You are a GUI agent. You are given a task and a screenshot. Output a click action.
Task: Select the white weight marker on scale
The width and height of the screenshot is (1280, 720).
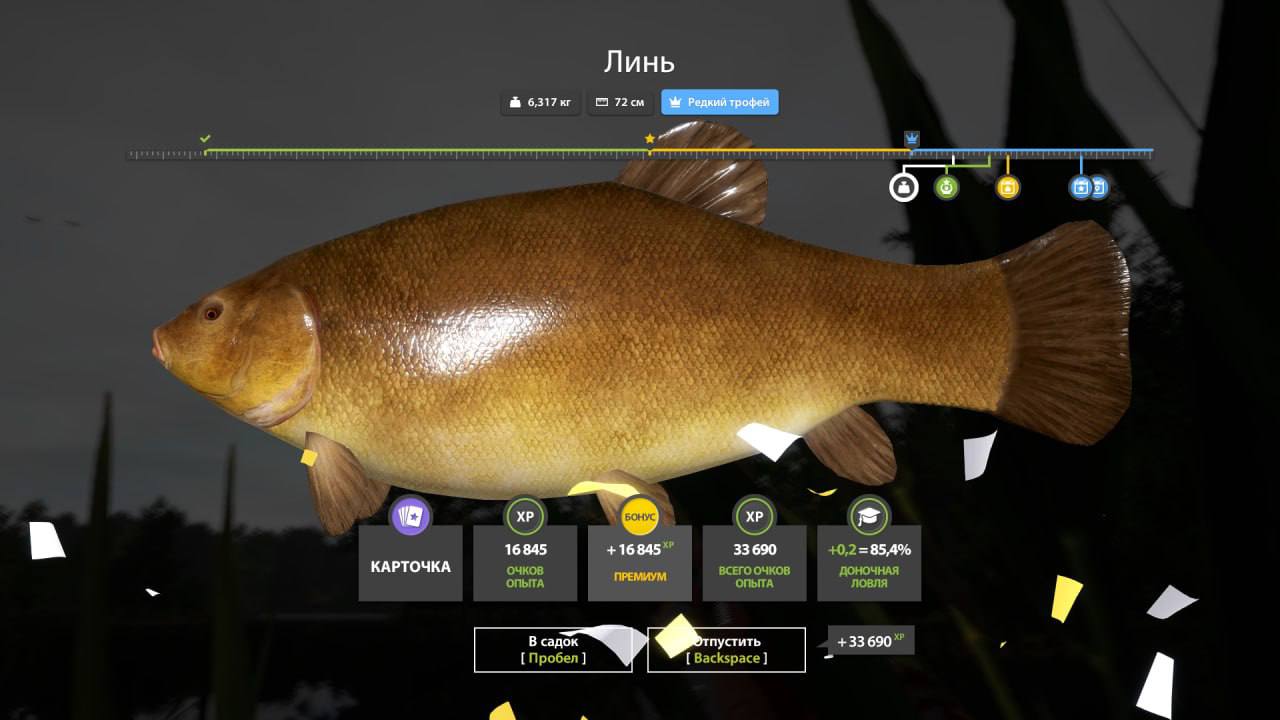click(x=903, y=187)
